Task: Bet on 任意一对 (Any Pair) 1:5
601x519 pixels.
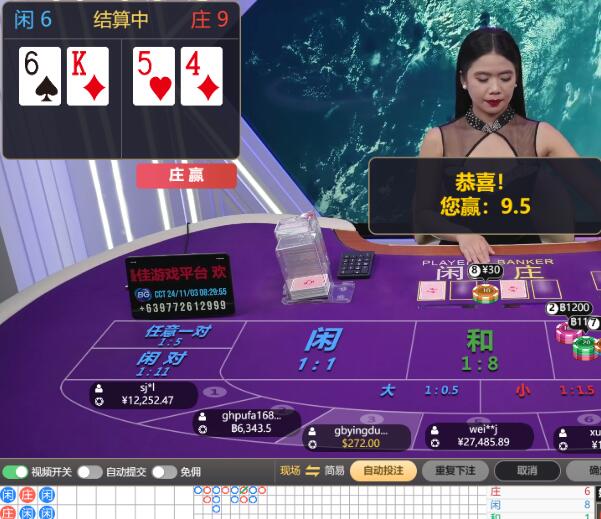Action: tap(178, 334)
